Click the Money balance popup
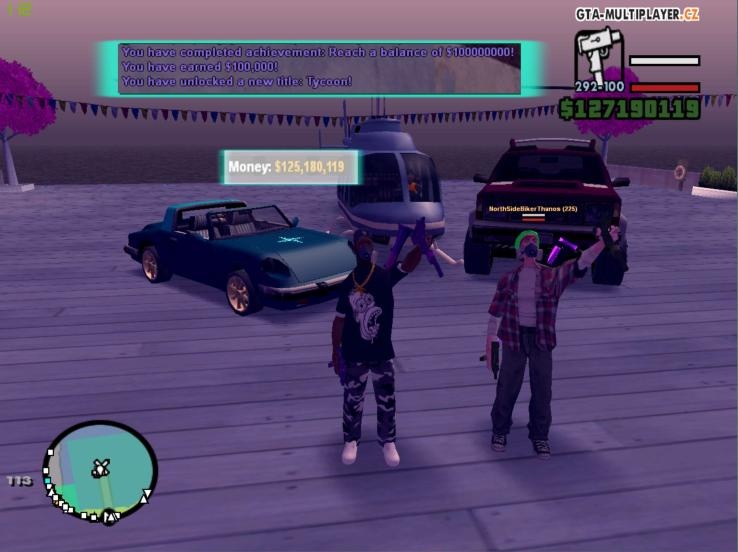The height and width of the screenshot is (552, 738). [x=288, y=167]
